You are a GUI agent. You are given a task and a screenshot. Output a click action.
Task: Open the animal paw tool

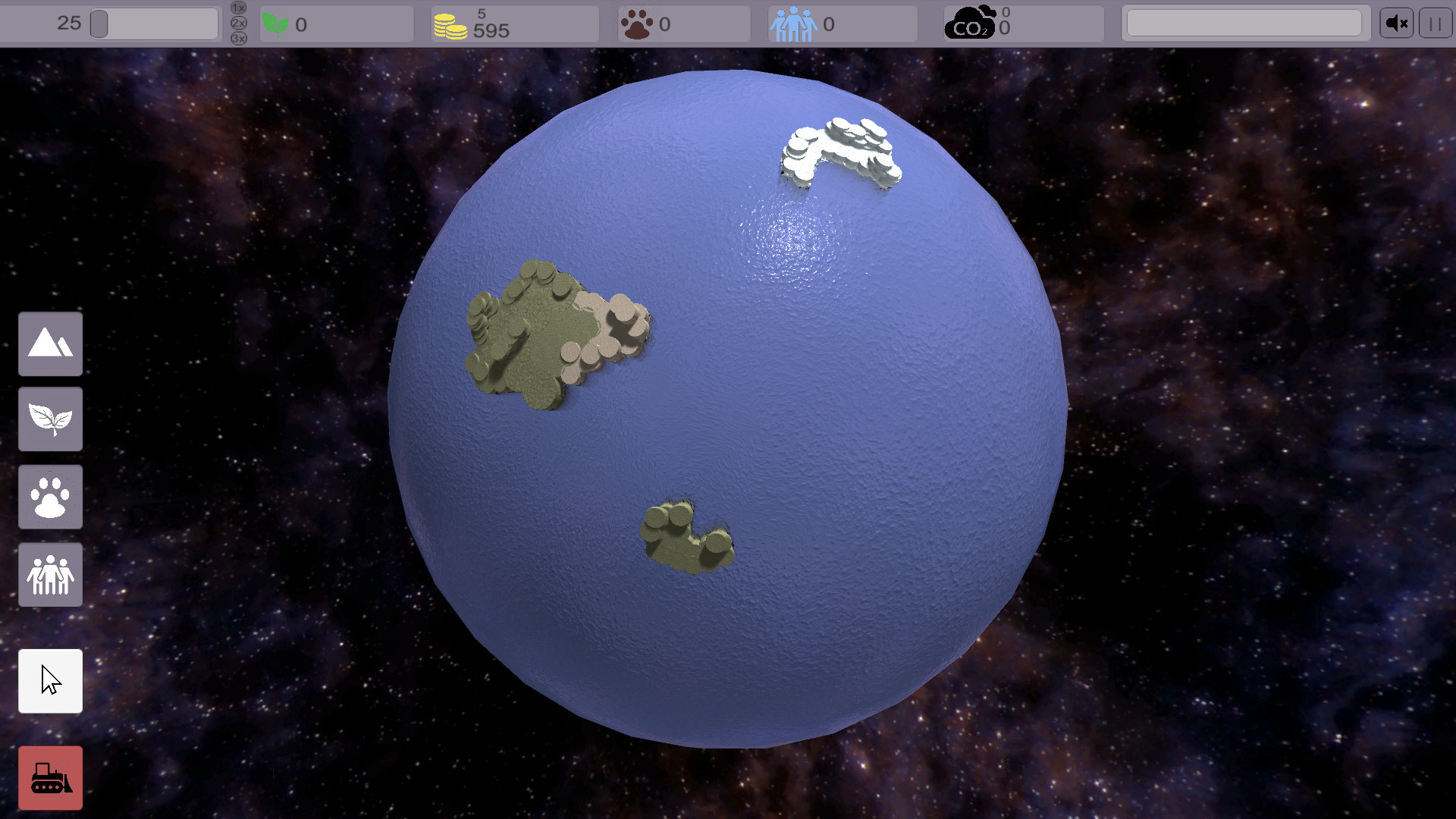(x=50, y=497)
